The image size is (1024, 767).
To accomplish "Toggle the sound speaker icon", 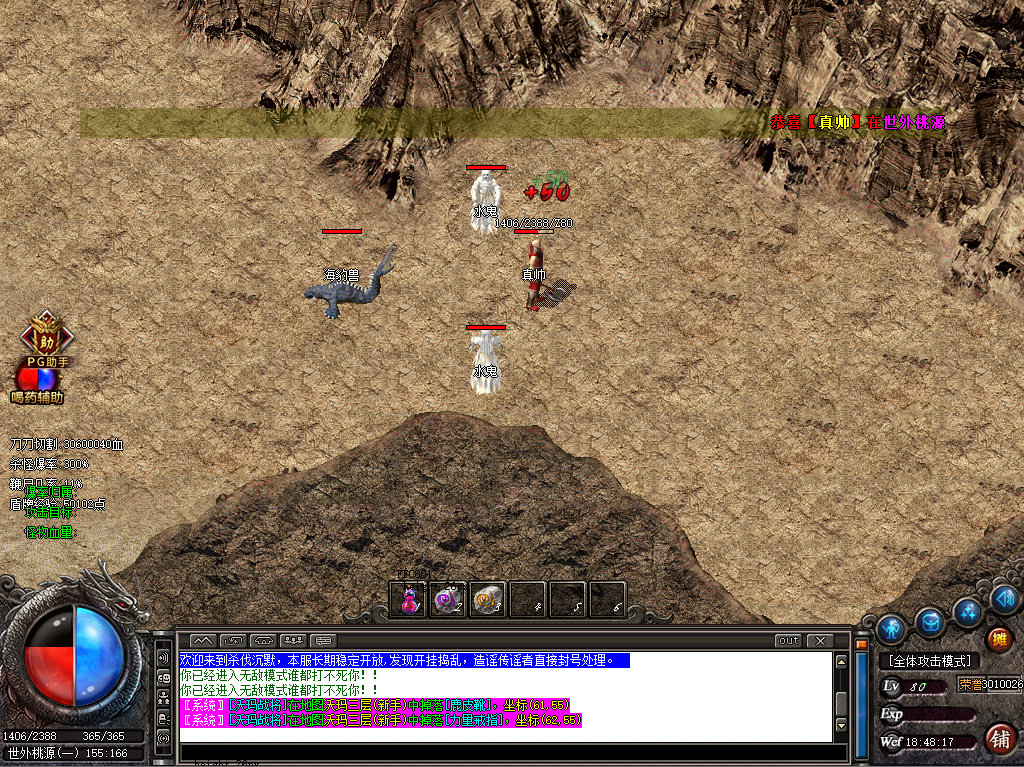I will tap(1003, 599).
